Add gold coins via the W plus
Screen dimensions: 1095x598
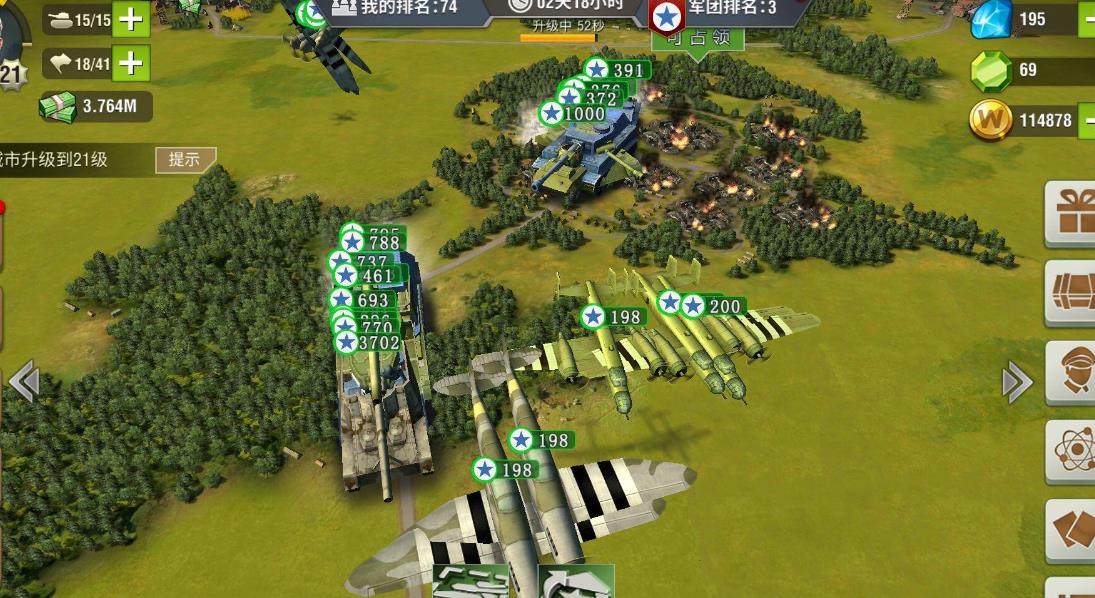pos(1087,121)
